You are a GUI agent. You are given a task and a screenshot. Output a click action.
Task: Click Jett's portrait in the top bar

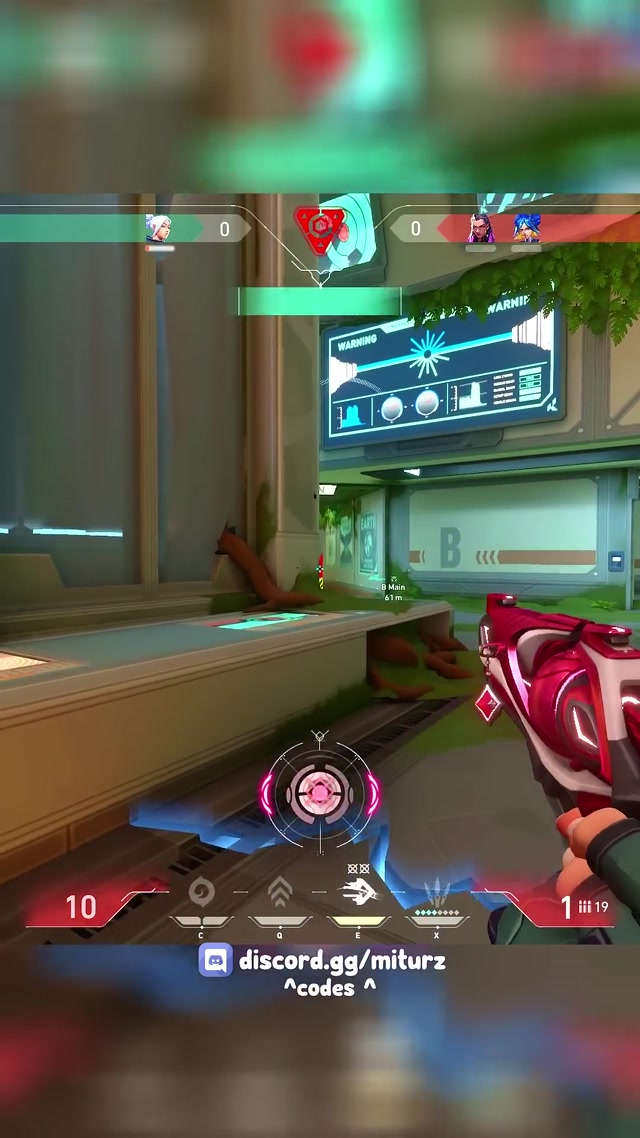point(158,229)
